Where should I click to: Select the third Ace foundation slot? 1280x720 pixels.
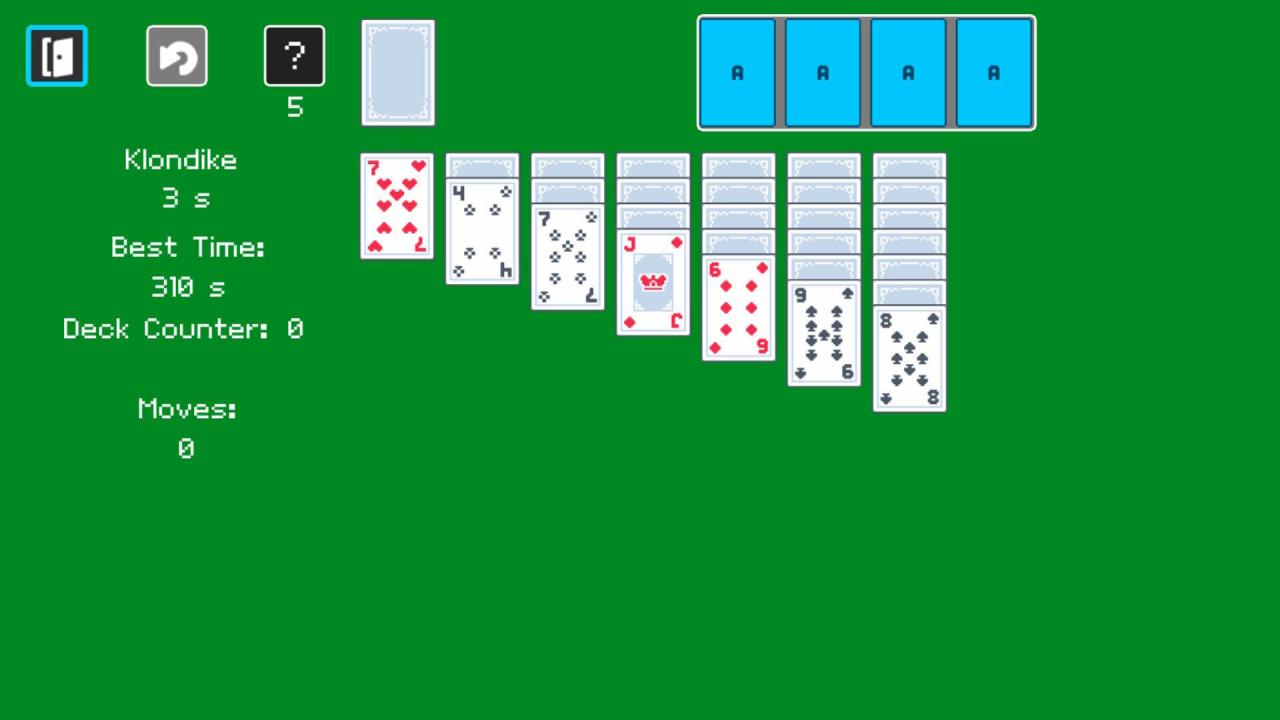pos(908,72)
